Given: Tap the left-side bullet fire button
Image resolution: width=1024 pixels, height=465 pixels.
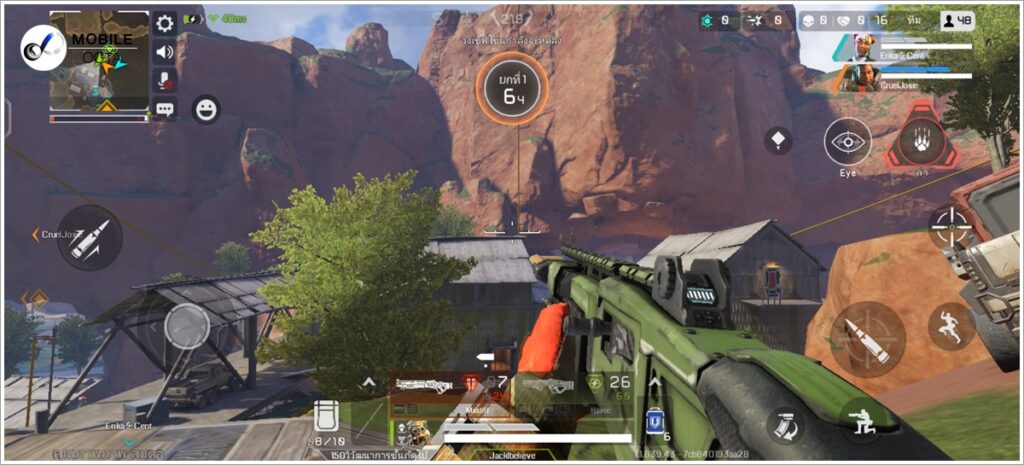Looking at the screenshot, I should [89, 238].
